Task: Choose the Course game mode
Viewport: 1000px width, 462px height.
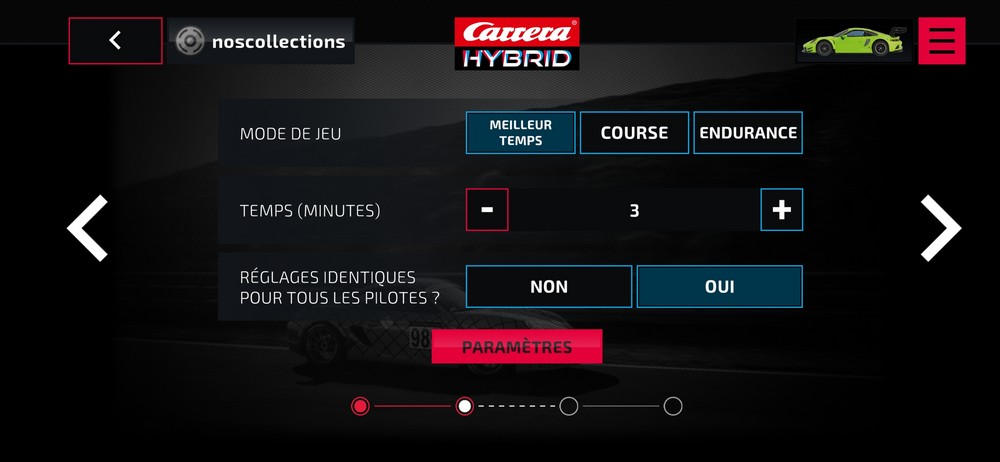Action: coord(634,132)
